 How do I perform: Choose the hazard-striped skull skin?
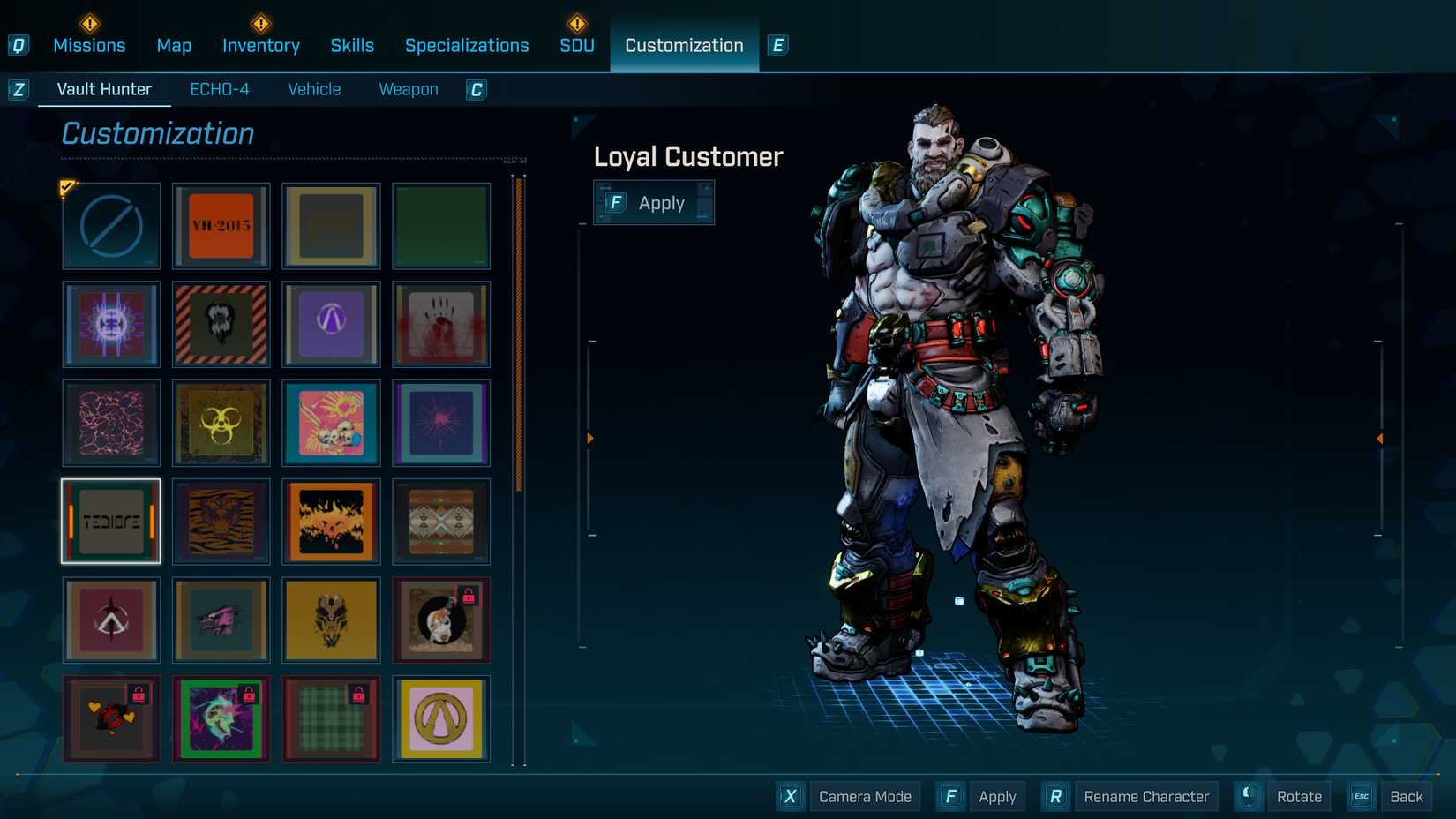click(221, 325)
